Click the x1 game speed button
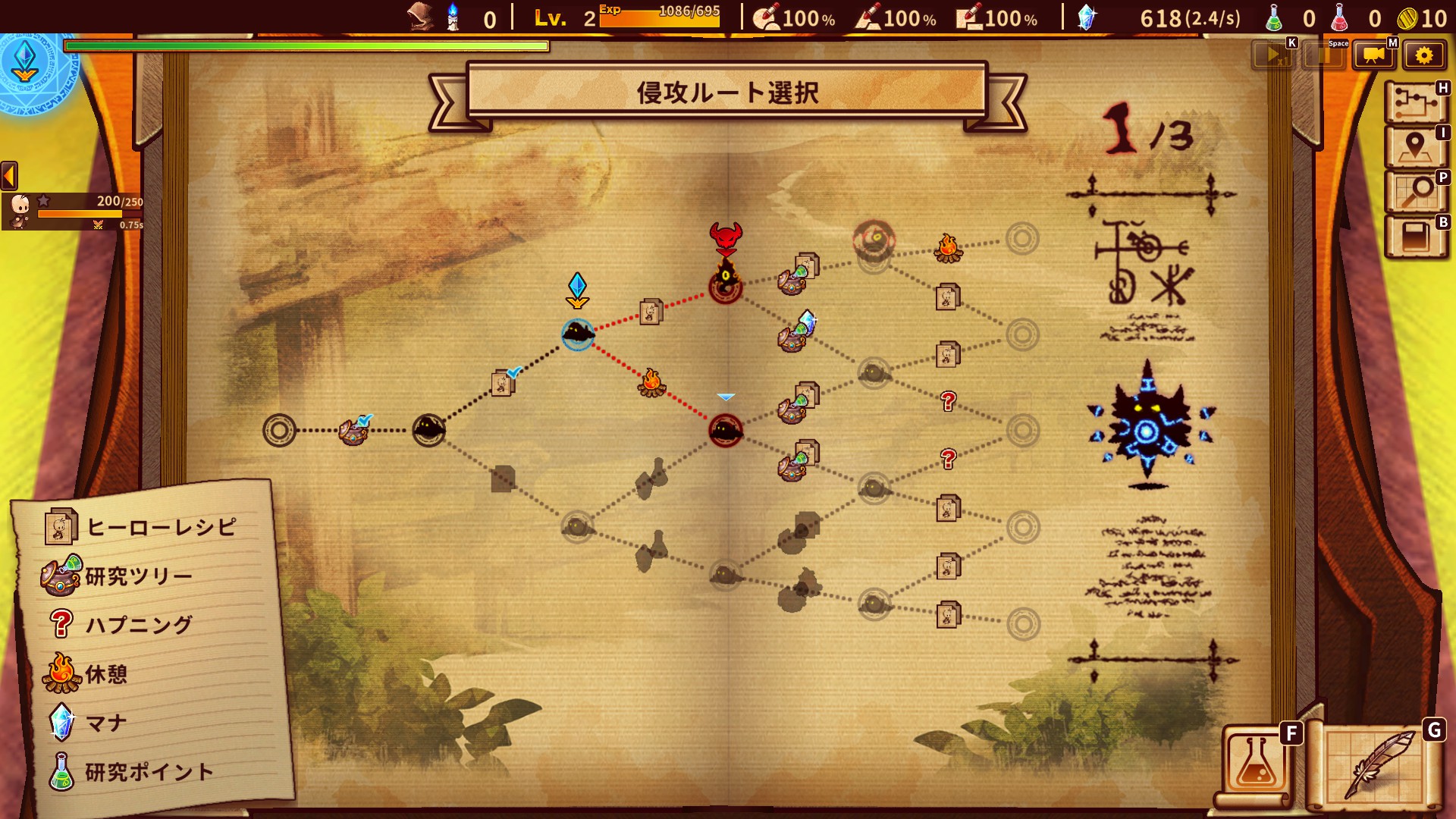The height and width of the screenshot is (819, 1456). click(x=1273, y=55)
